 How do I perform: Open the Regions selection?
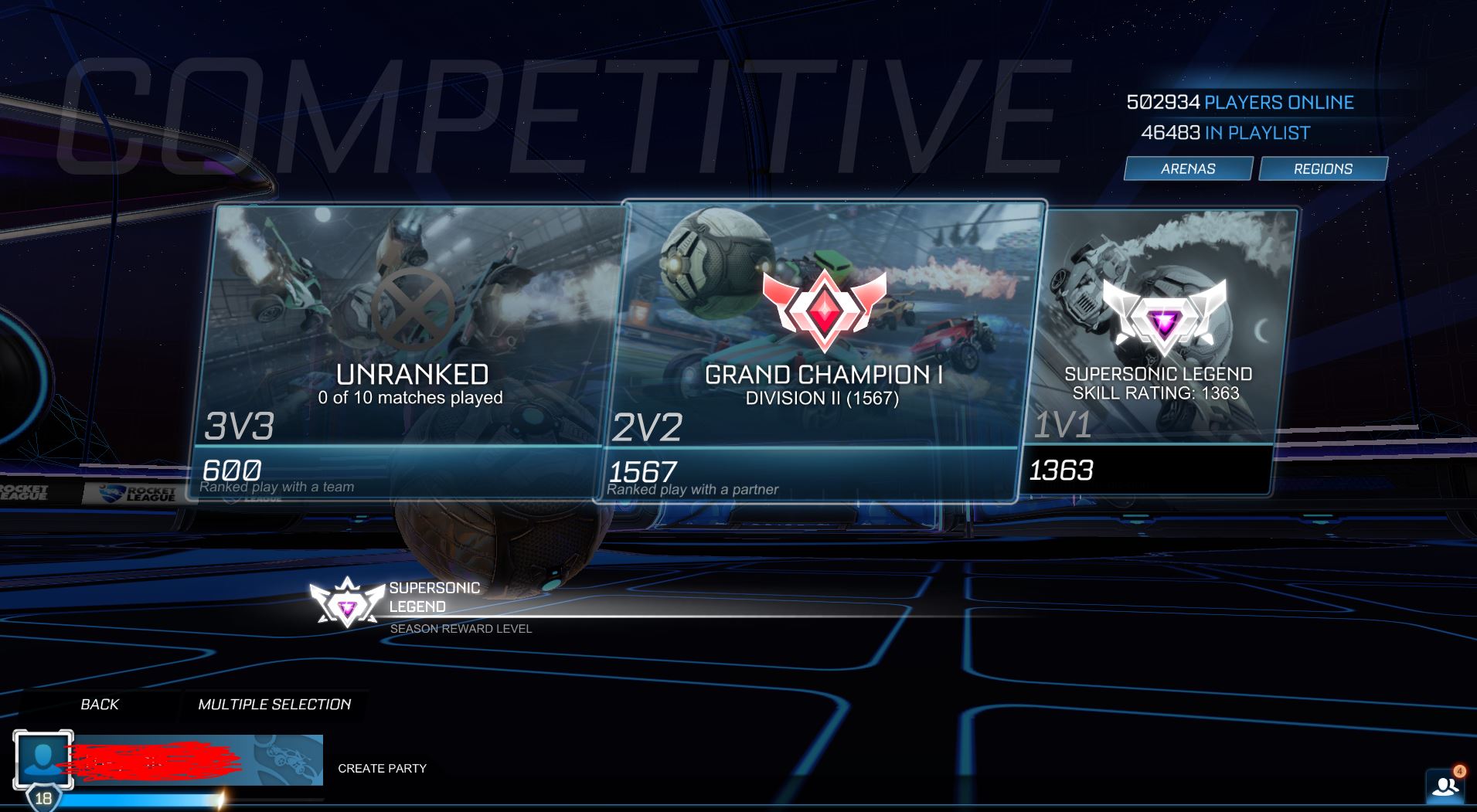point(1322,168)
